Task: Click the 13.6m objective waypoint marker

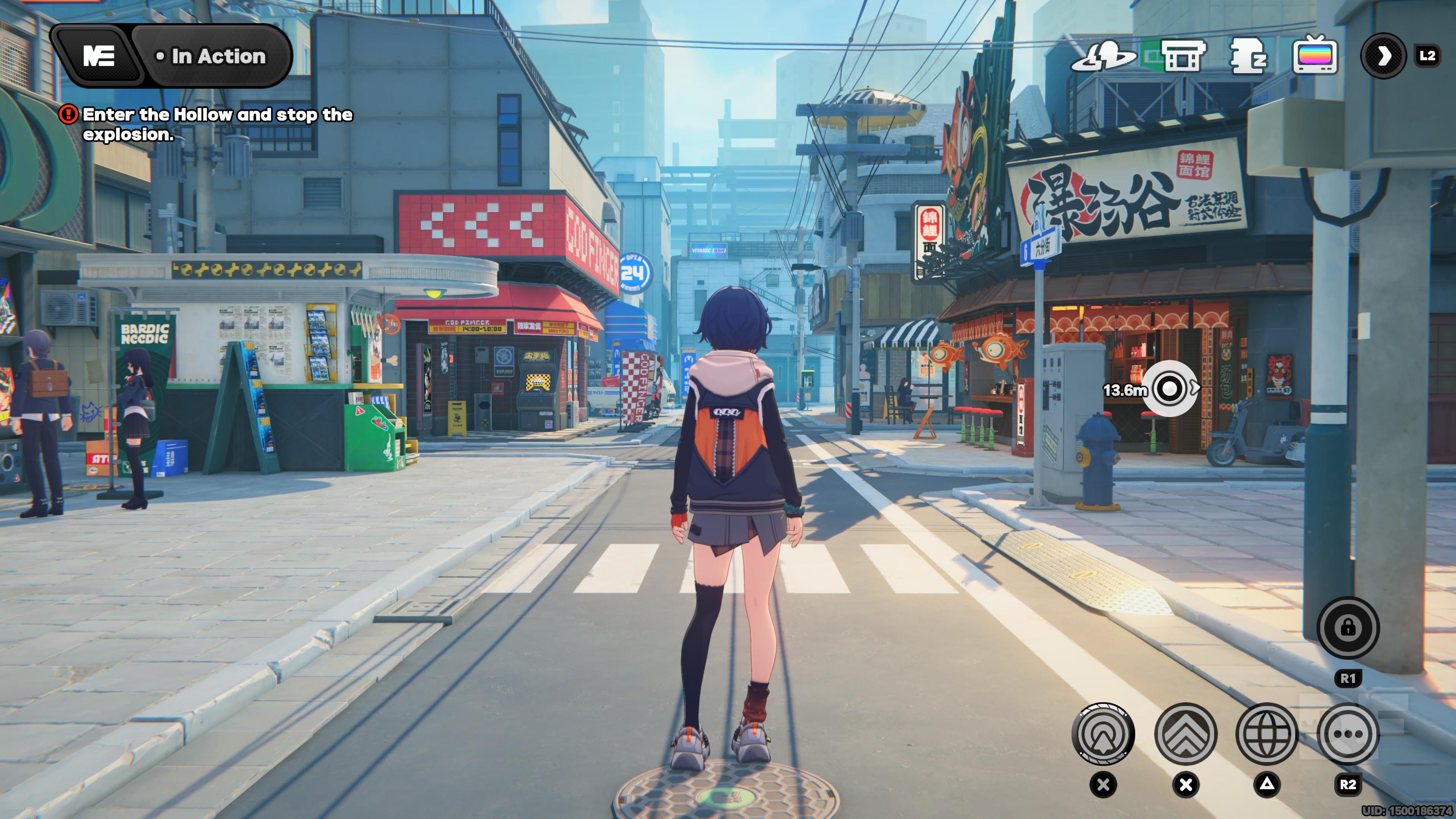Action: (x=1169, y=389)
